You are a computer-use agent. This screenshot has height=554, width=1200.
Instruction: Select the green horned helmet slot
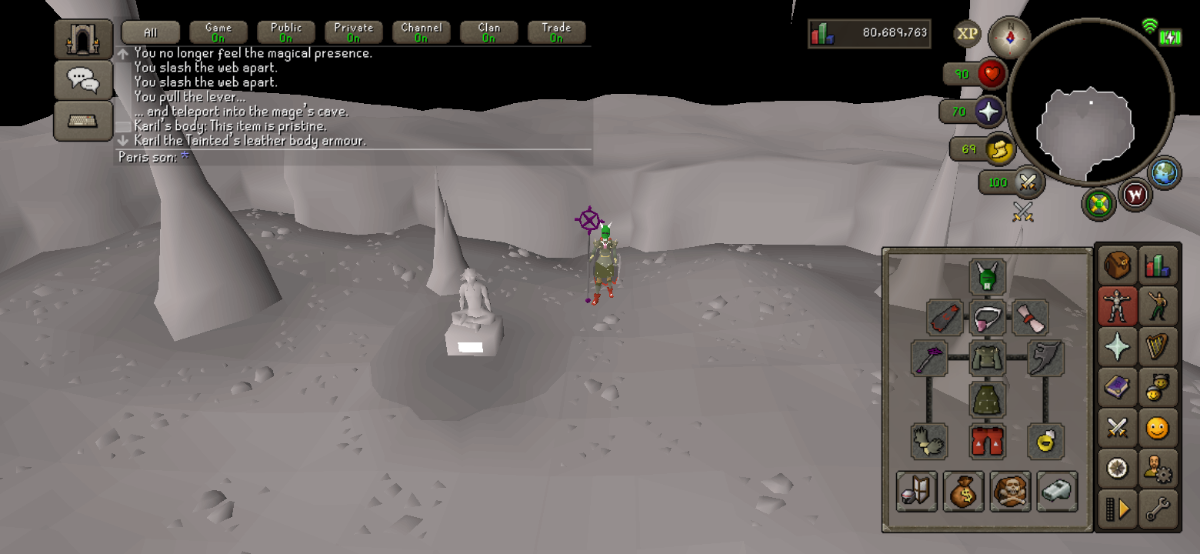[x=988, y=276]
